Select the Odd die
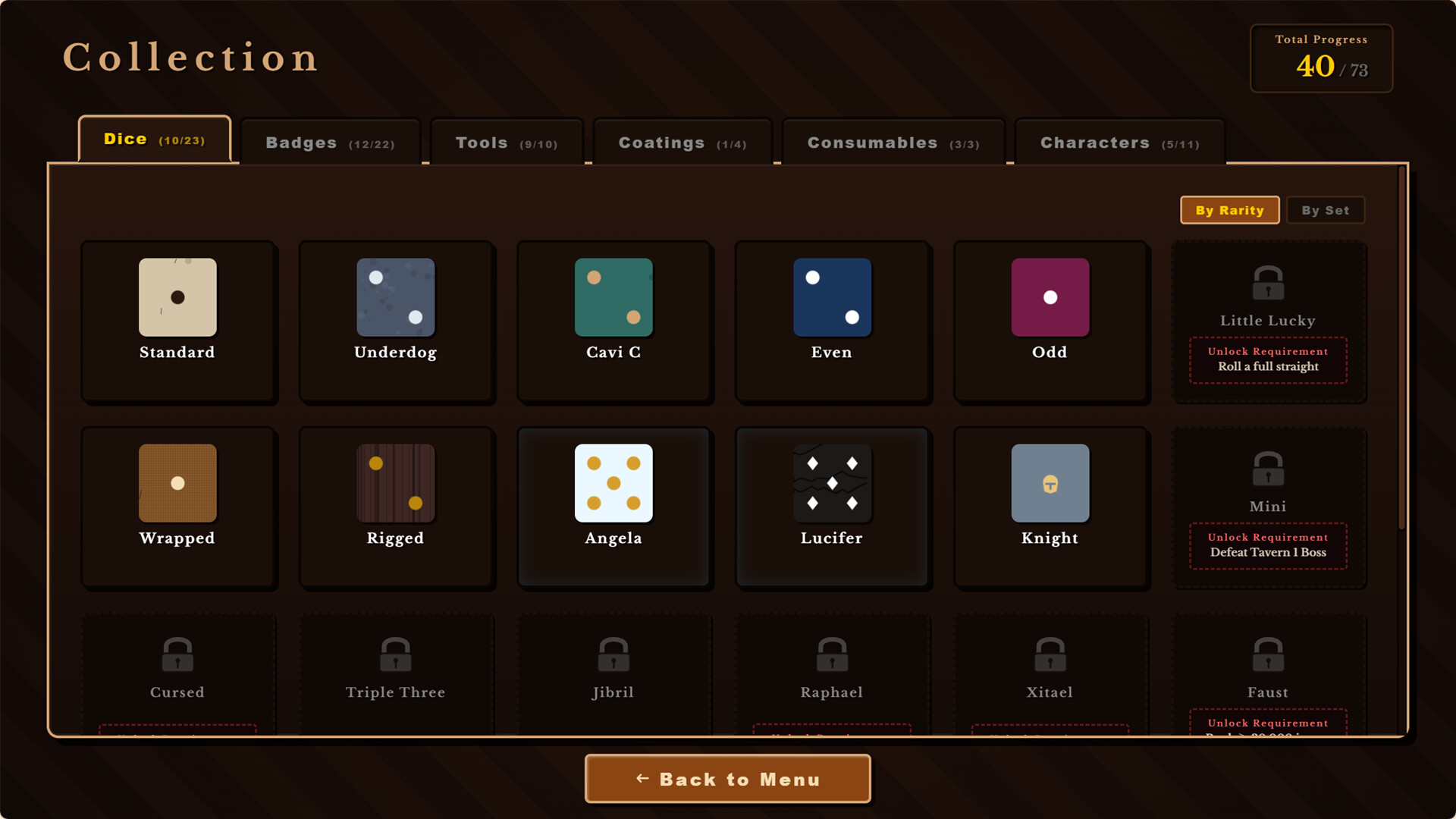This screenshot has width=1456, height=819. 1050,322
